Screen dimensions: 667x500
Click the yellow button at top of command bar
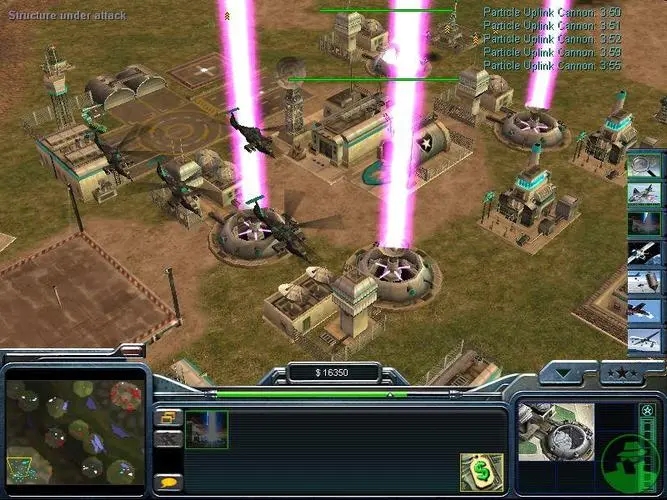click(x=169, y=416)
